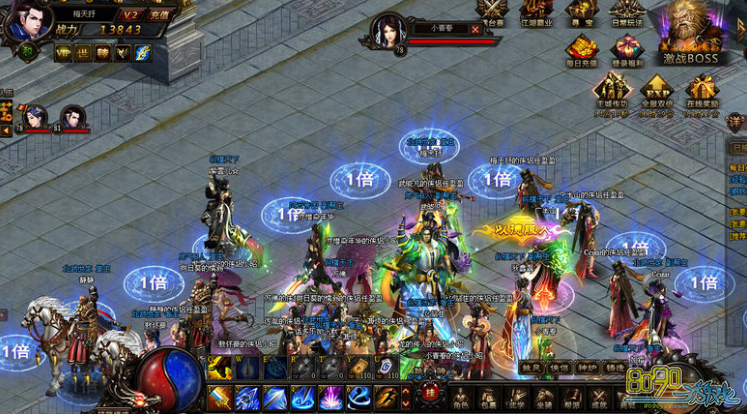Open the 日常玩法 daily activities icon
The image size is (747, 414).
tap(627, 10)
